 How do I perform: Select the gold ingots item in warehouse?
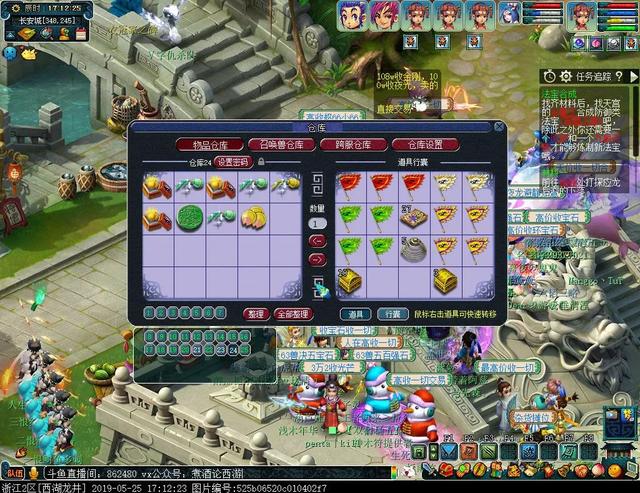(253, 216)
